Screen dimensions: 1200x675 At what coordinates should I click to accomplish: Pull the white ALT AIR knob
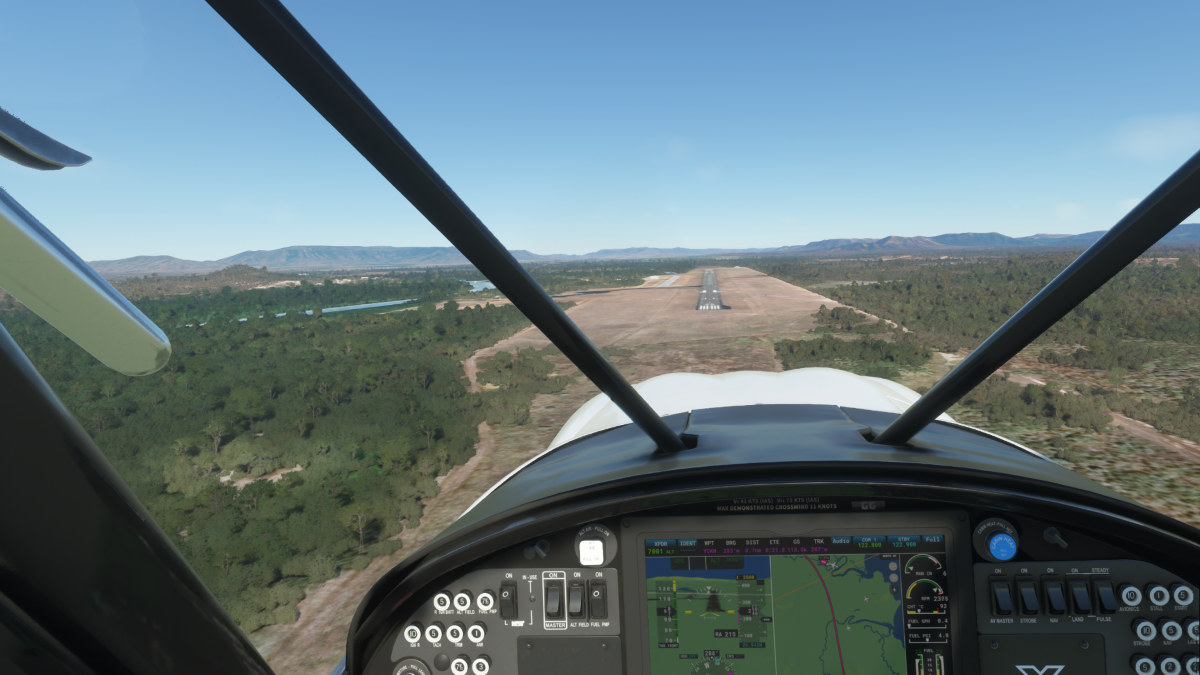tap(591, 551)
